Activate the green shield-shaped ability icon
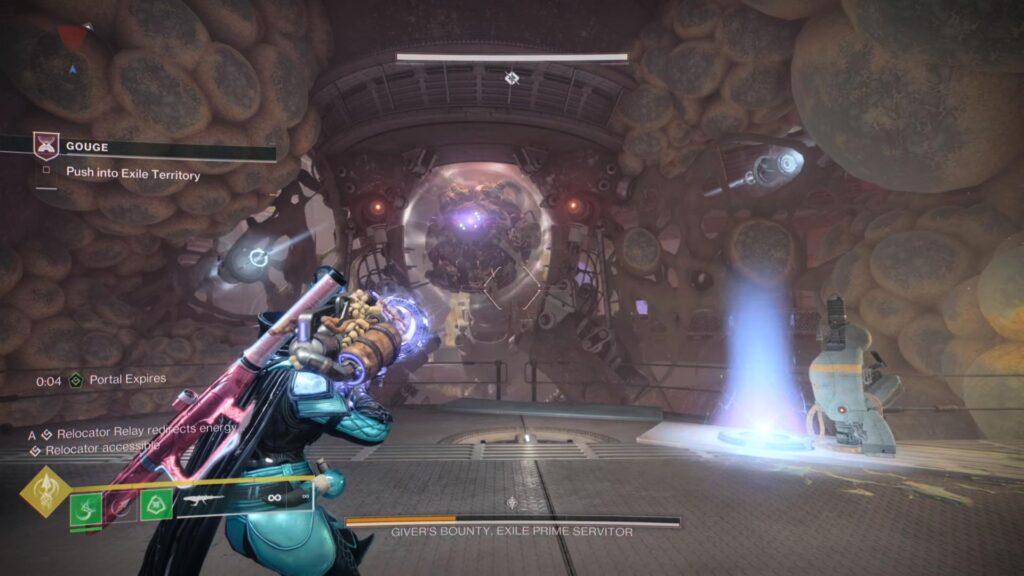This screenshot has height=576, width=1024. point(155,504)
